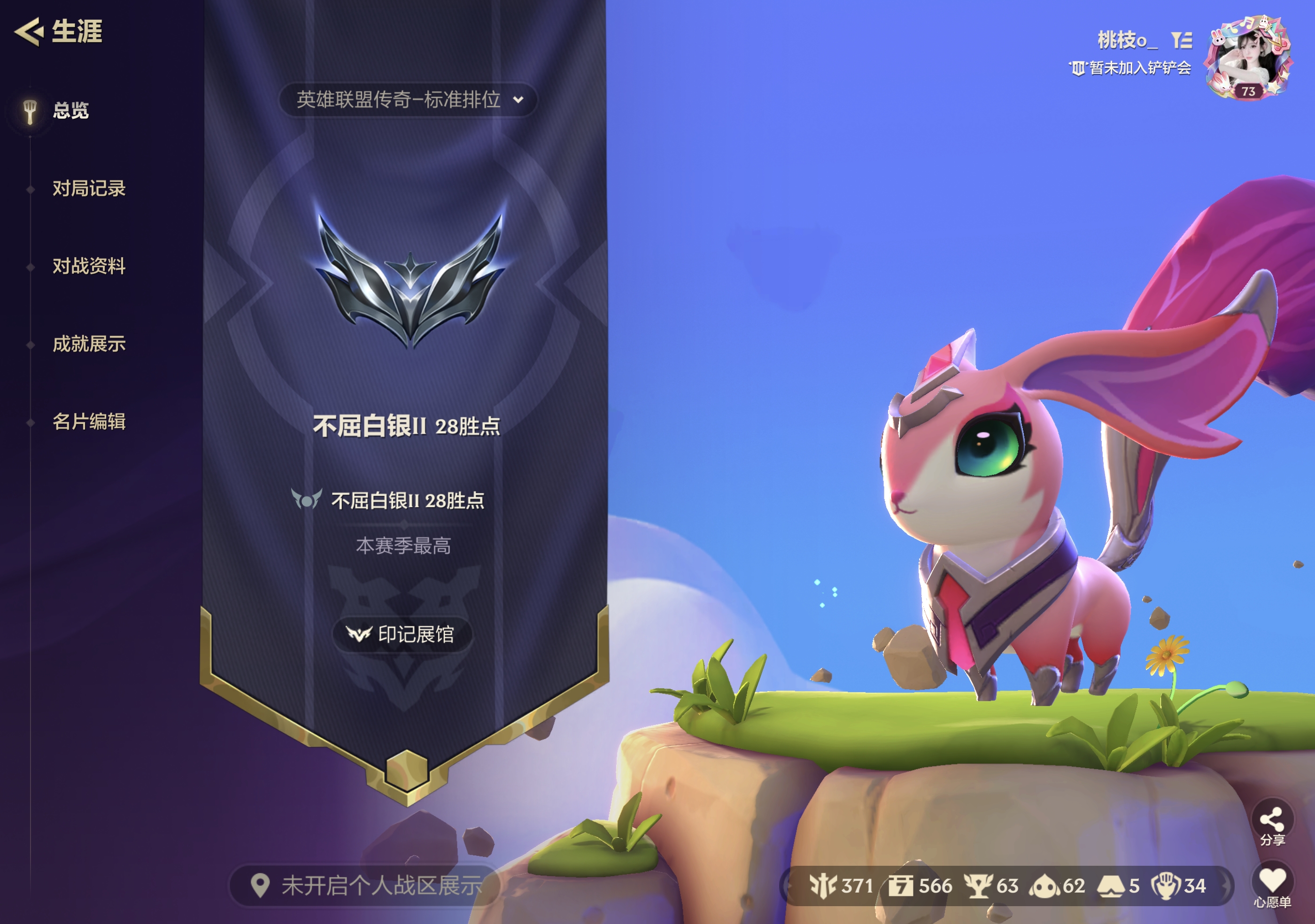1315x924 pixels.
Task: Open the 印记展馆 emblem gallery
Action: click(x=402, y=634)
